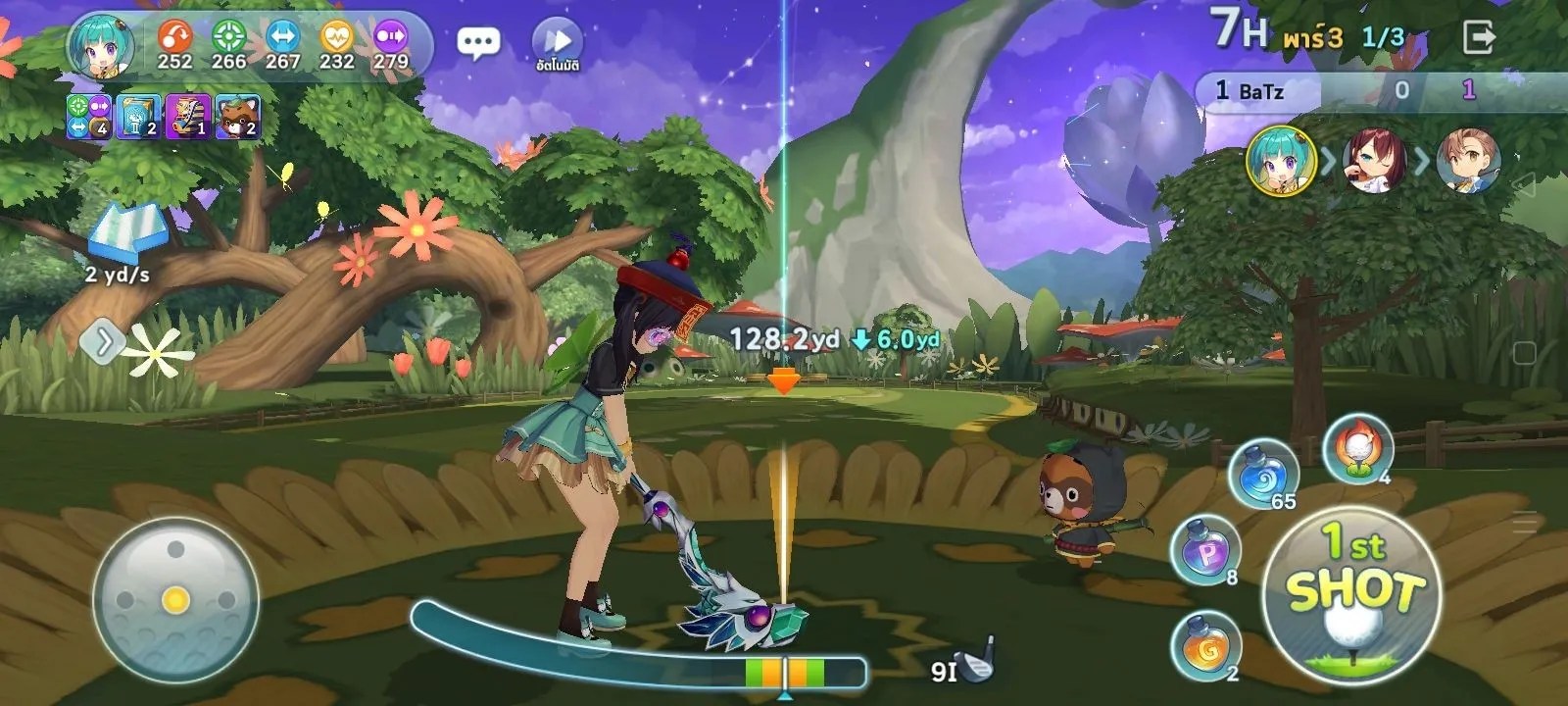Image resolution: width=1568 pixels, height=706 pixels.
Task: View the red-haired opponent portrait
Action: pyautogui.click(x=1374, y=160)
